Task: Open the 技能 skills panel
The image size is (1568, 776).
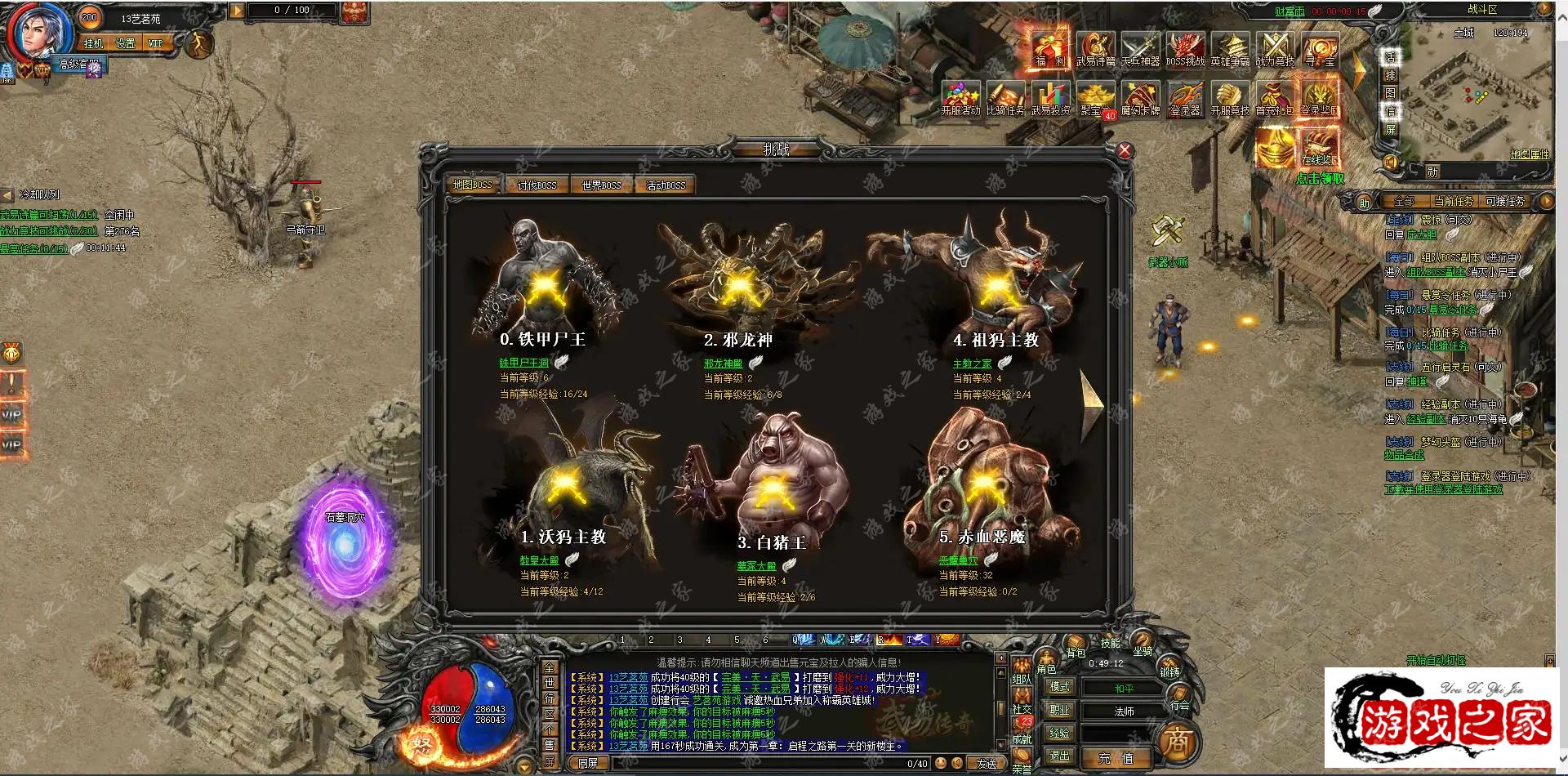Action: coord(1110,643)
